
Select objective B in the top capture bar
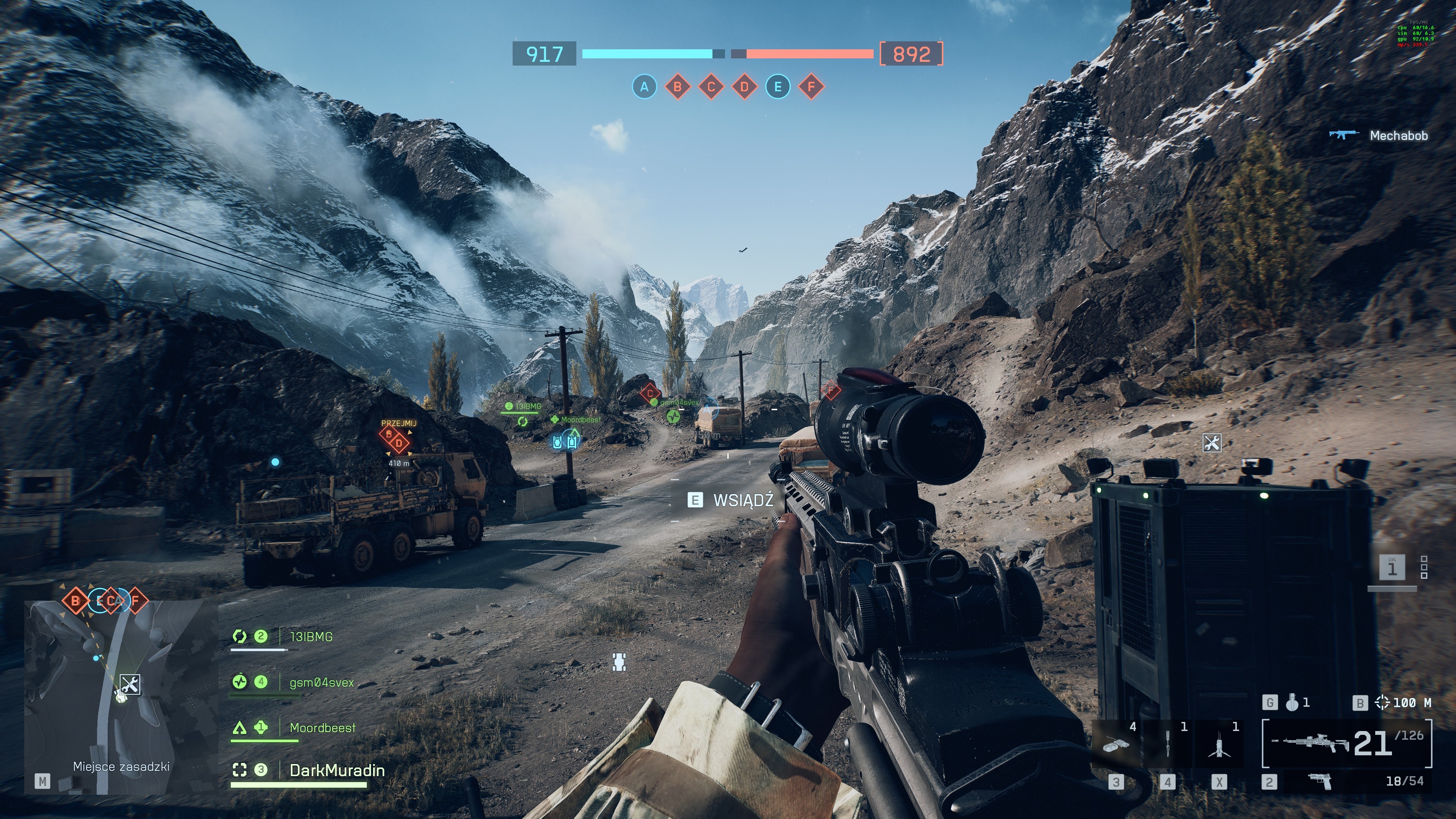tap(678, 87)
